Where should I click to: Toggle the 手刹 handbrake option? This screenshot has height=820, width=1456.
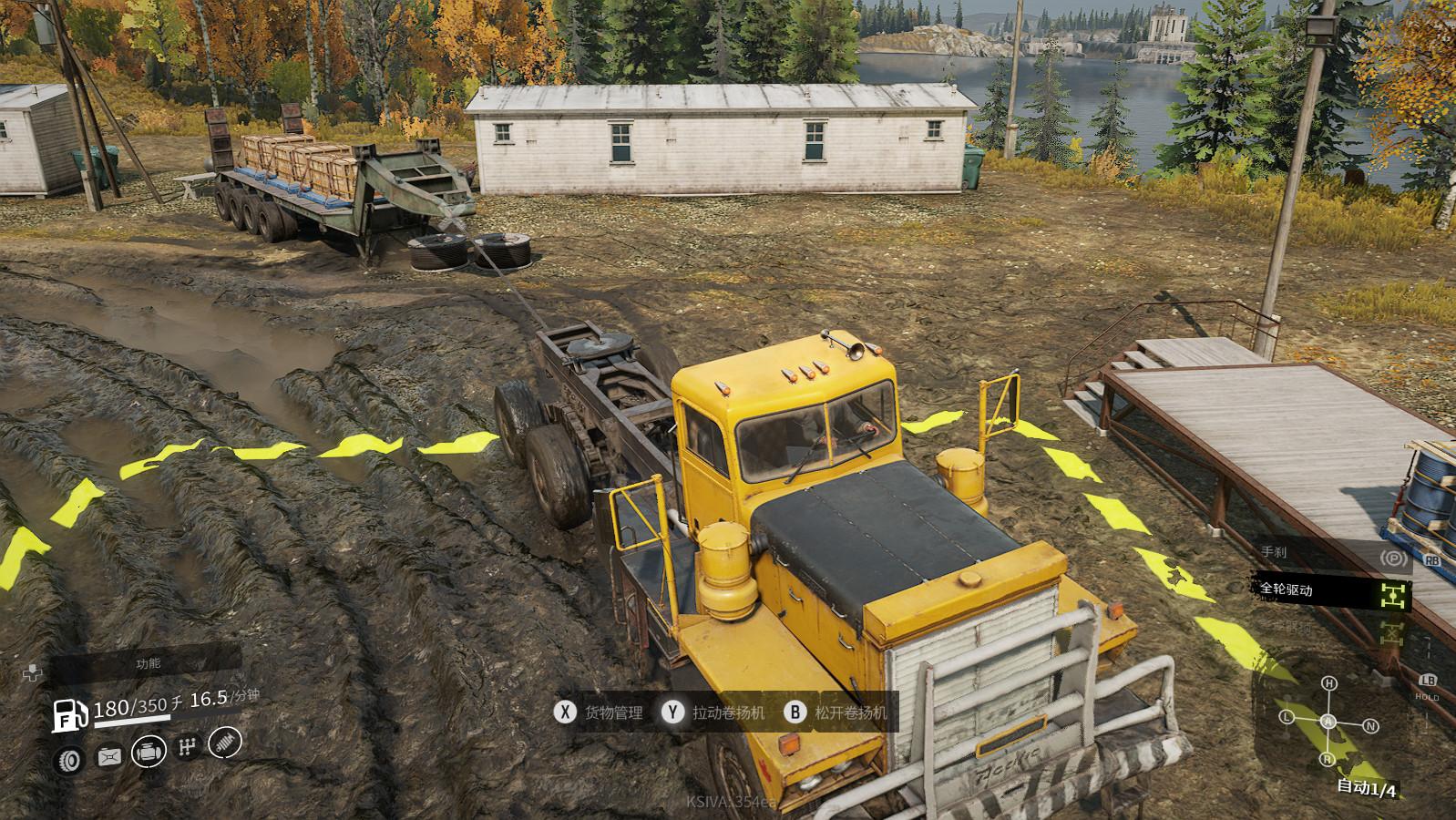[x=1393, y=558]
